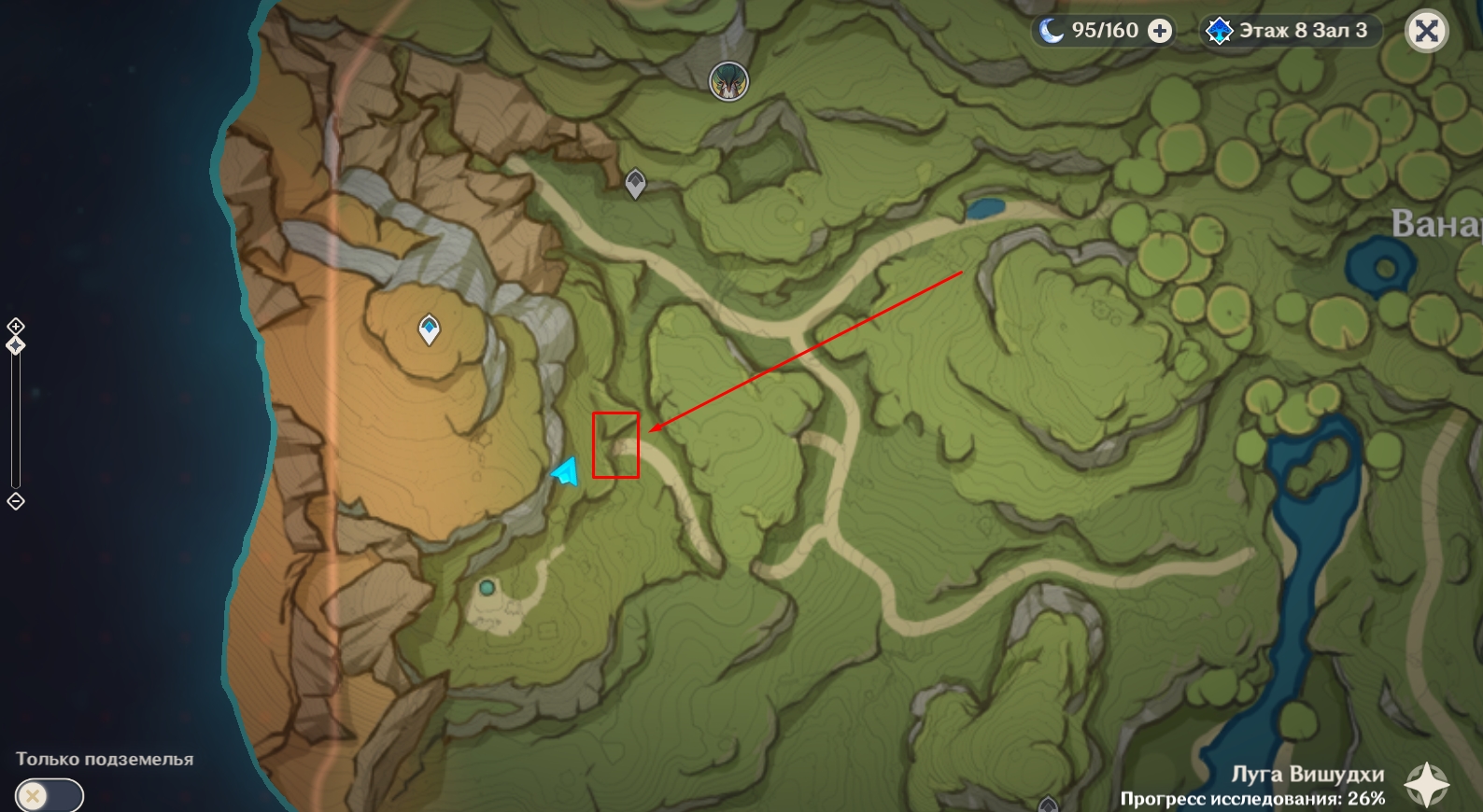The width and height of the screenshot is (1483, 812).
Task: Open the four-pointed star region selector
Action: [x=1427, y=784]
